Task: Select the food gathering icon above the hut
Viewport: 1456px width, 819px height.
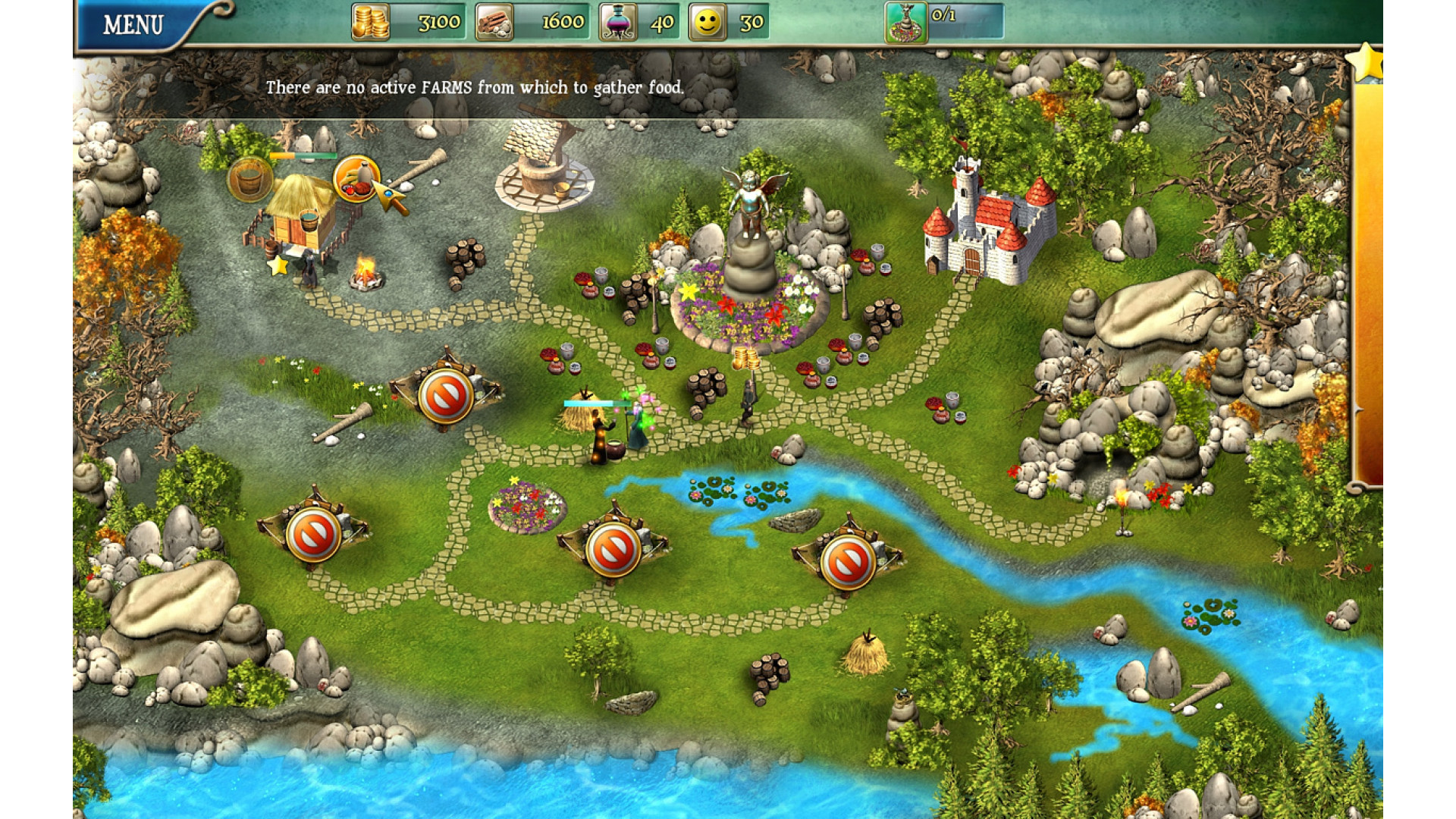Action: [355, 179]
